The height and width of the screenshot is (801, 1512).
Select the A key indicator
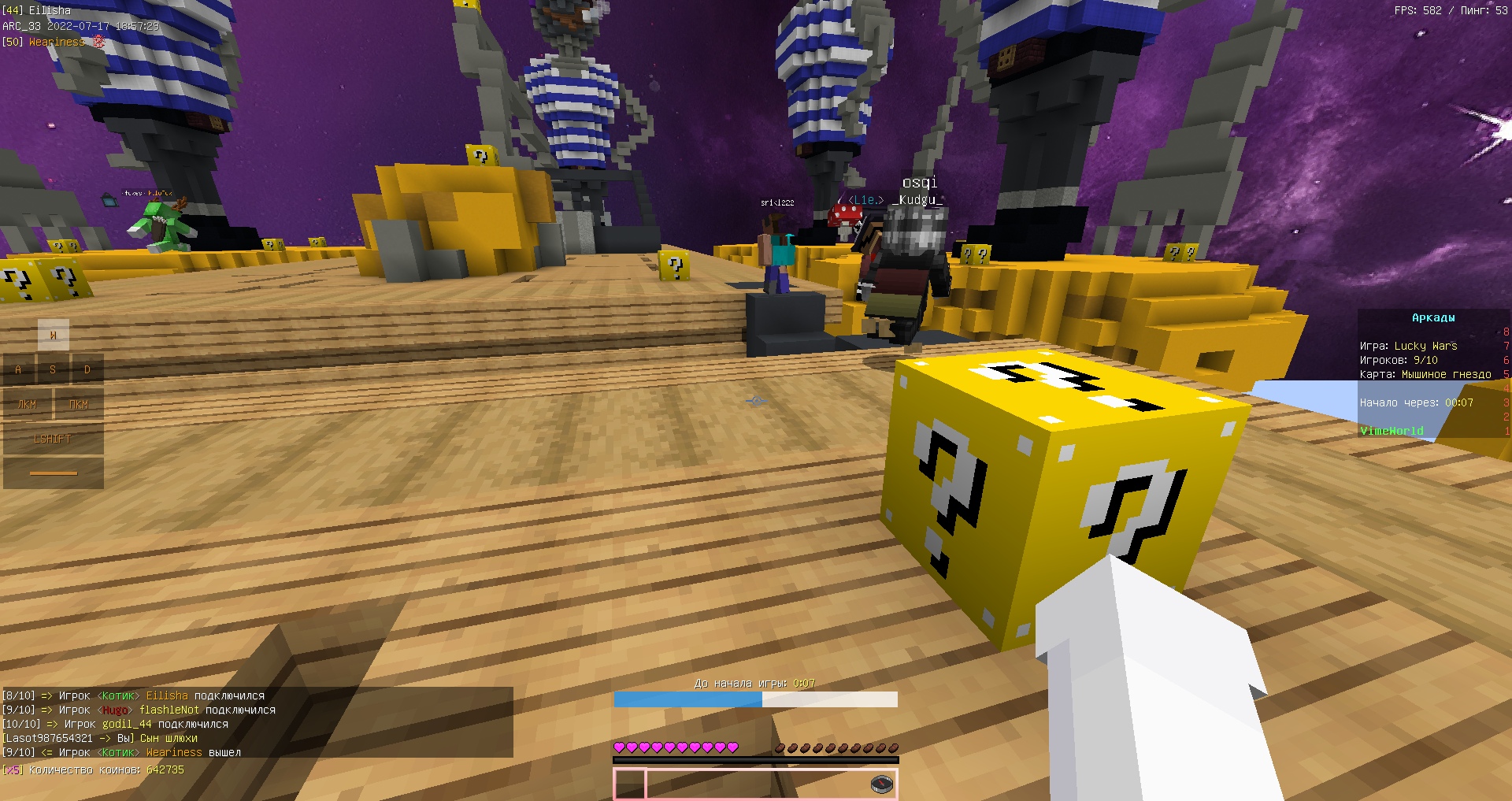pyautogui.click(x=18, y=369)
